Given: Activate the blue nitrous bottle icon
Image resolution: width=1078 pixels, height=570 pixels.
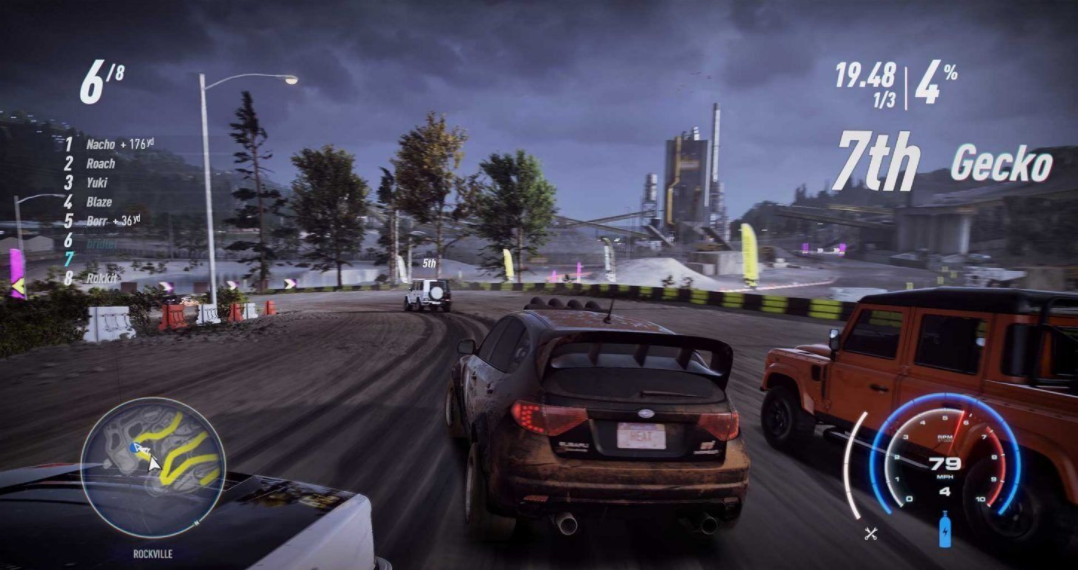Looking at the screenshot, I should pyautogui.click(x=945, y=529).
